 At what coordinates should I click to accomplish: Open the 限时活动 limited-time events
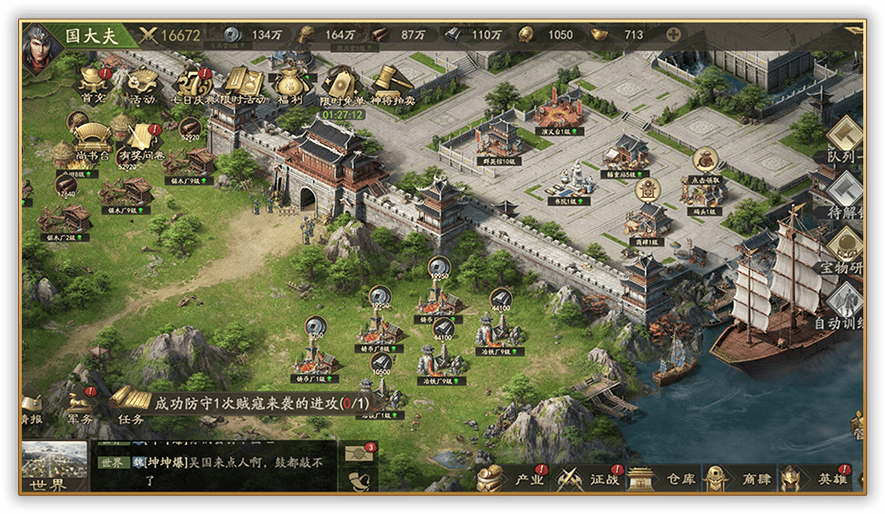243,84
